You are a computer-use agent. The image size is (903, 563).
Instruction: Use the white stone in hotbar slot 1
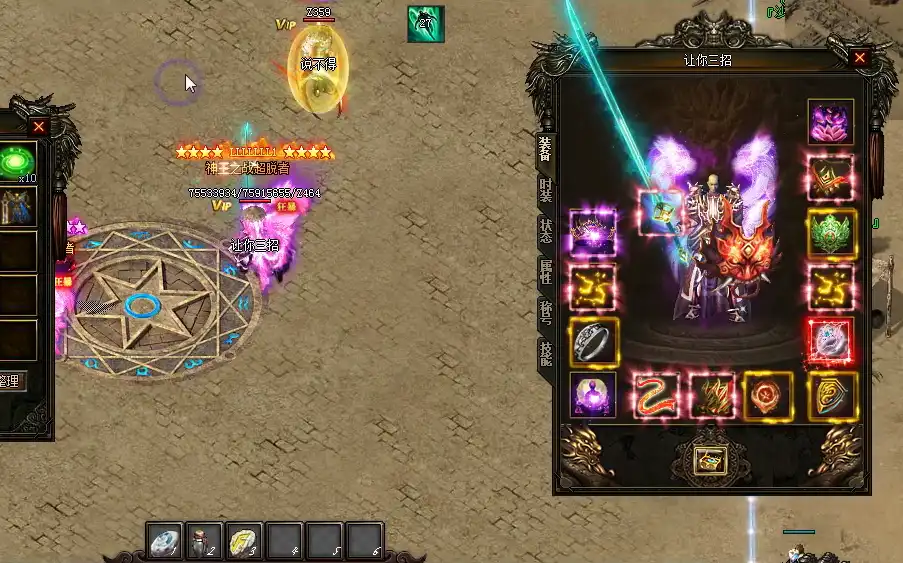click(x=165, y=541)
